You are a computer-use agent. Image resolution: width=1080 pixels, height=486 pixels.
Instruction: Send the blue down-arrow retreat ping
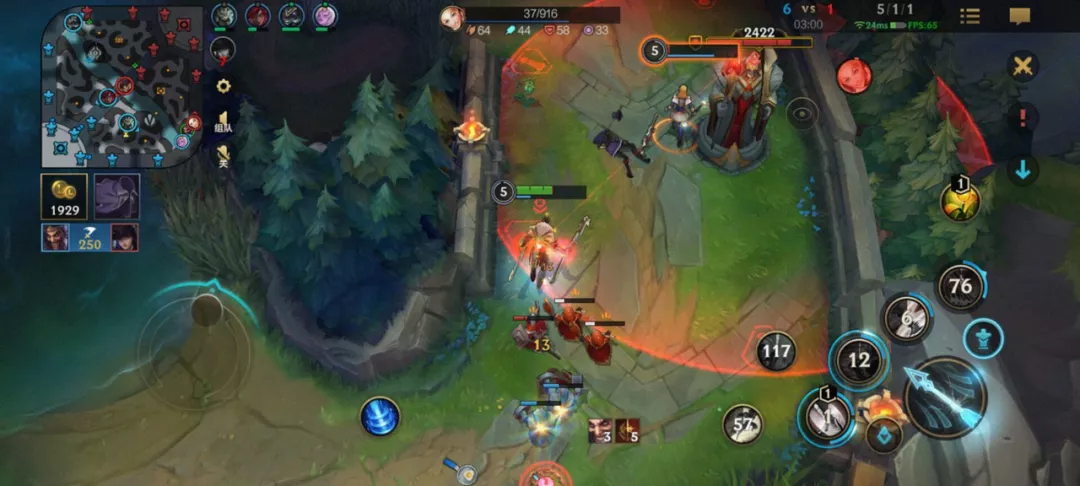[1022, 170]
